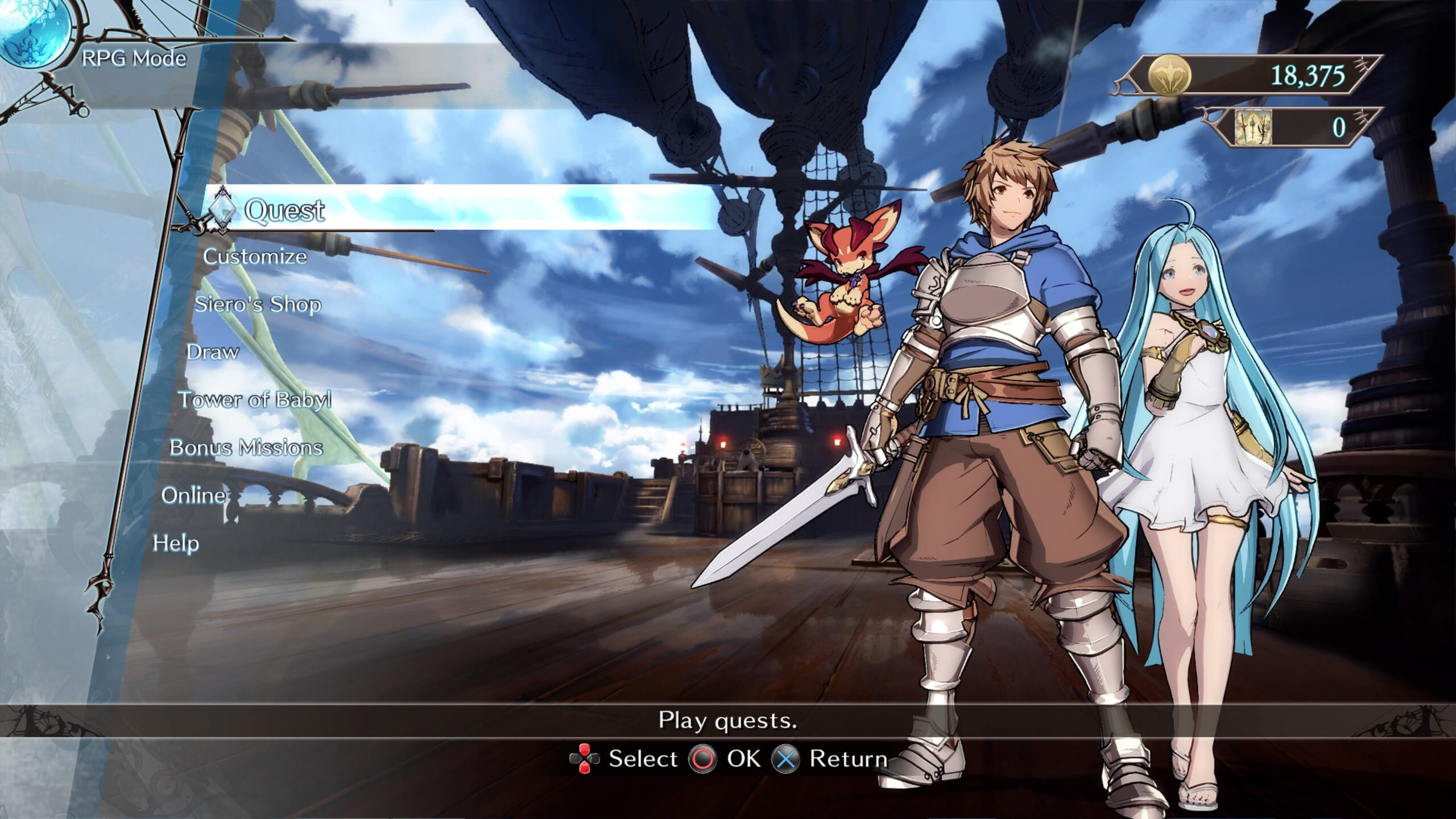Open Tower of Babyl

[254, 400]
